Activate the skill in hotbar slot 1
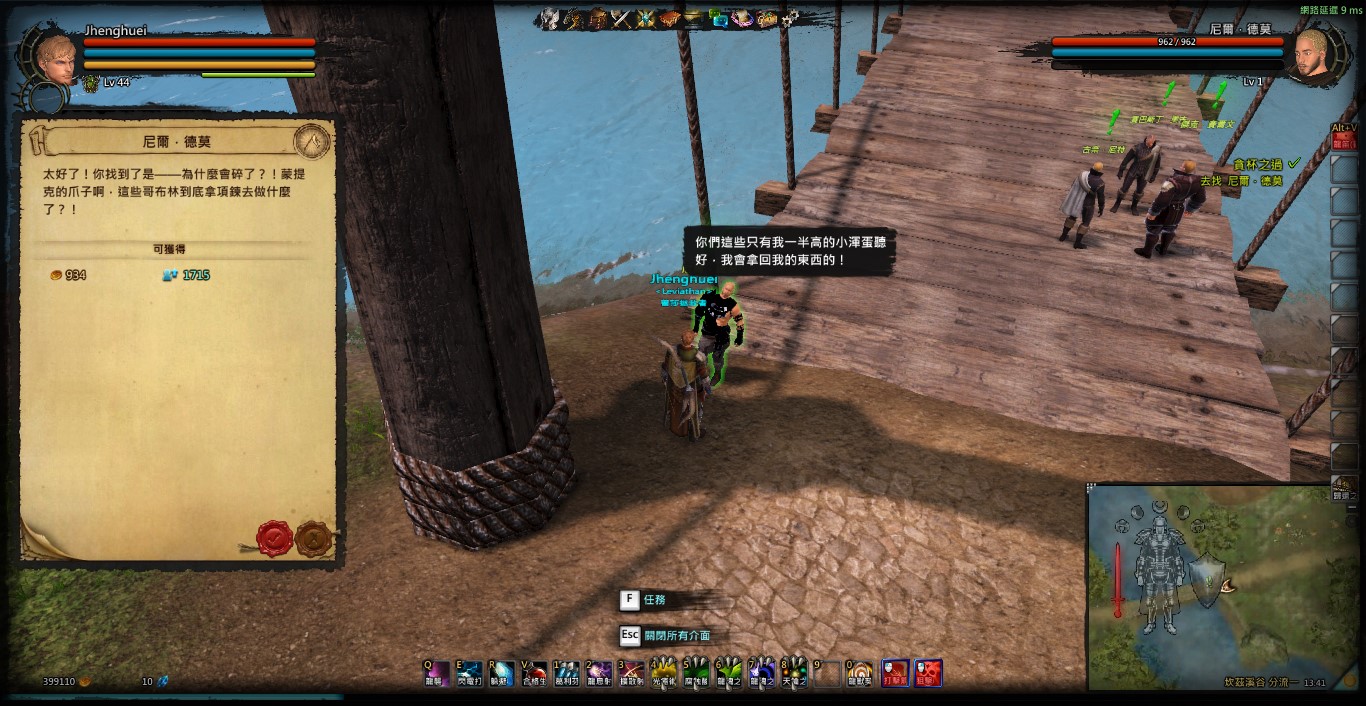1366x706 pixels. [x=567, y=673]
